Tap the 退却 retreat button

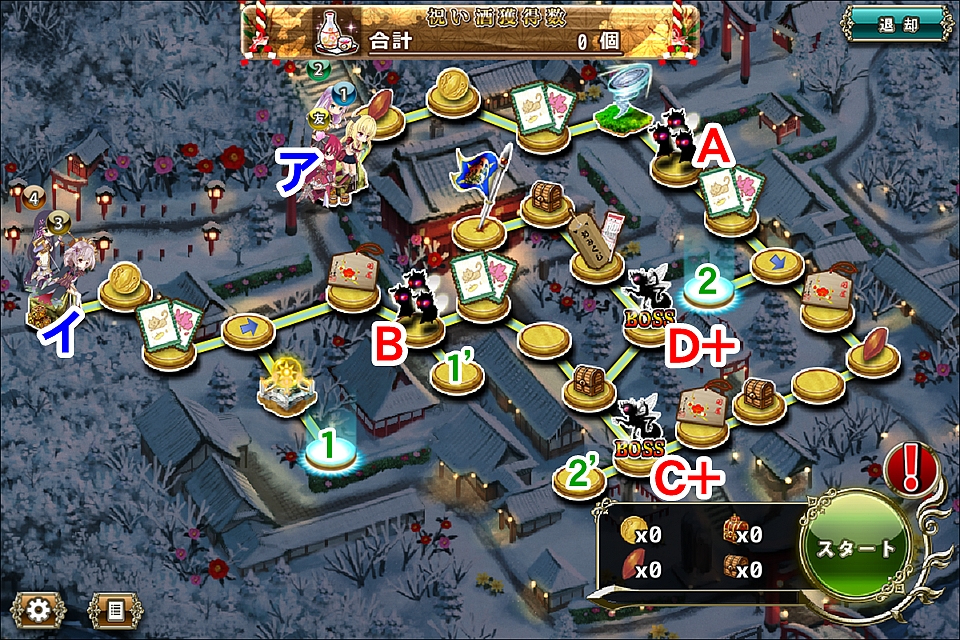895,22
